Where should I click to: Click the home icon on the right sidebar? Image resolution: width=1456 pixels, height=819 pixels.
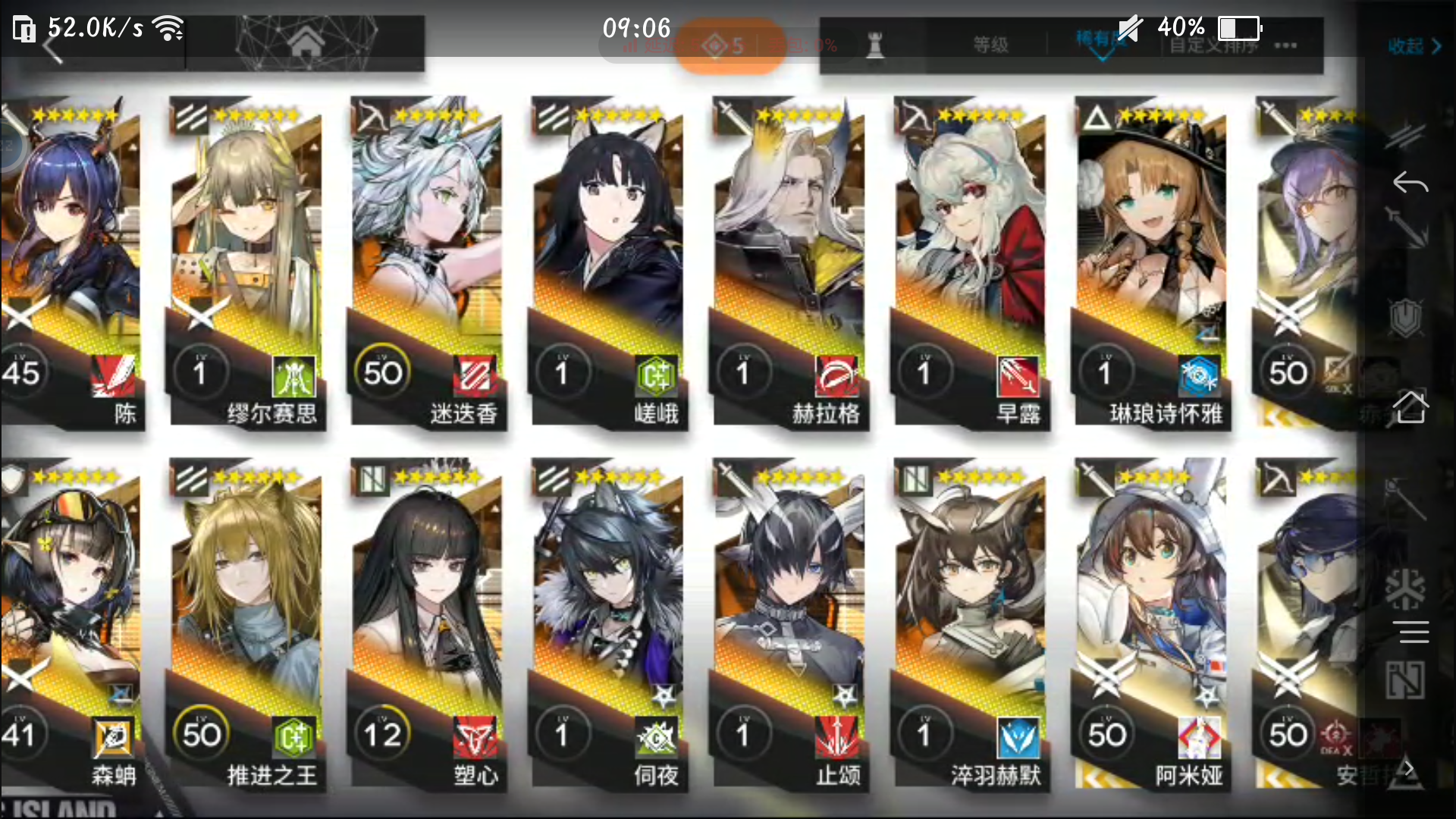tap(1411, 406)
